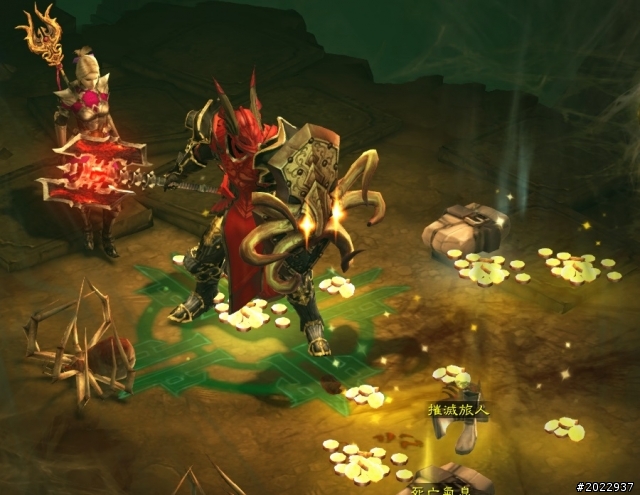Image resolution: width=640 pixels, height=495 pixels.
Task: Pick up the 摧滅旅人 item label
Action: pos(460,410)
